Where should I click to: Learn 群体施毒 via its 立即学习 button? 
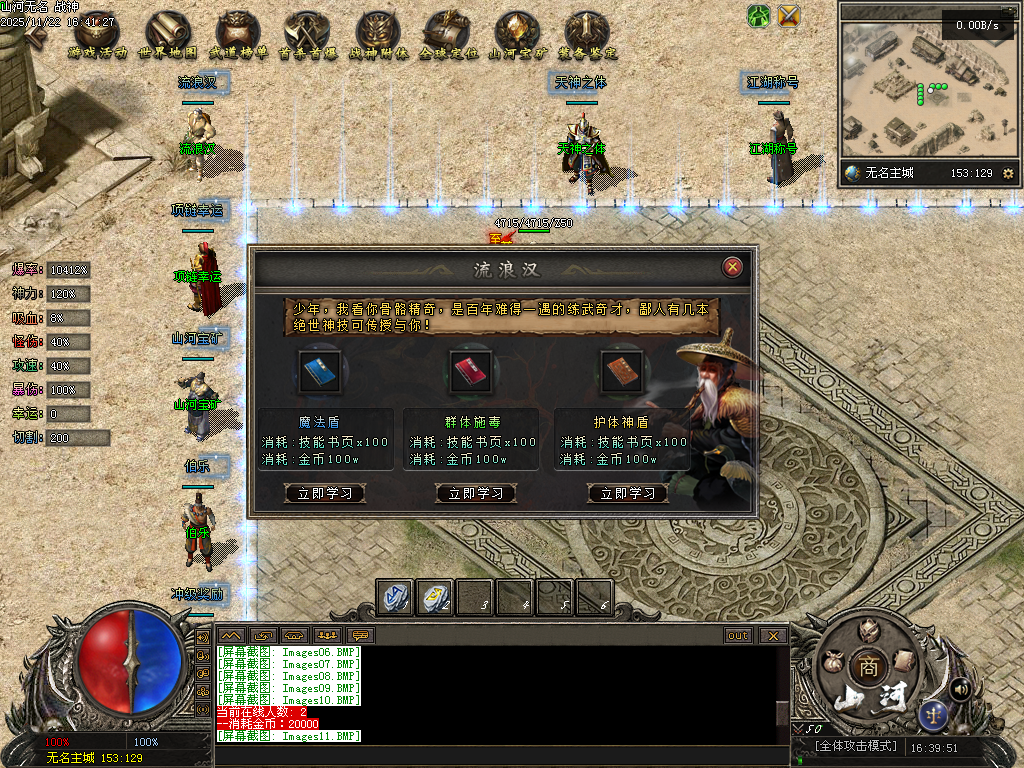476,493
